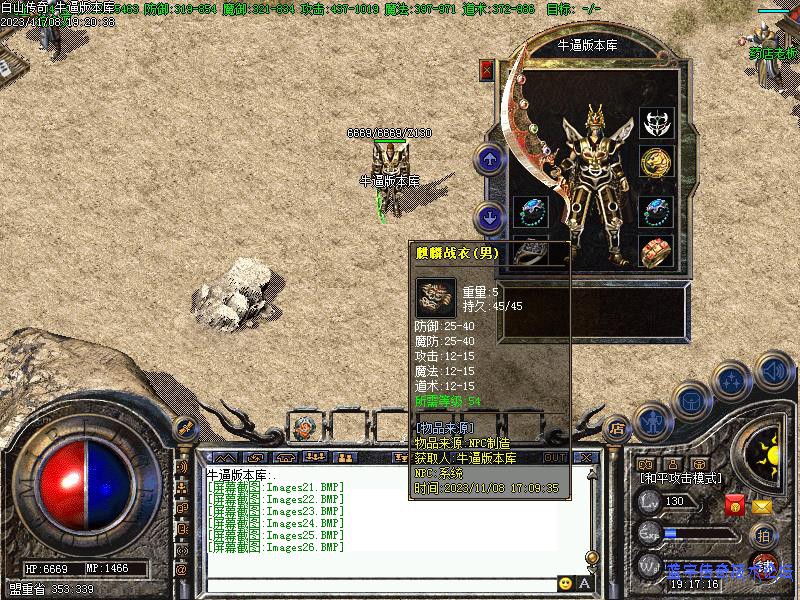Switch the 和平攻击模式 attack mode
Viewport: 800px width, 600px height.
coord(680,479)
